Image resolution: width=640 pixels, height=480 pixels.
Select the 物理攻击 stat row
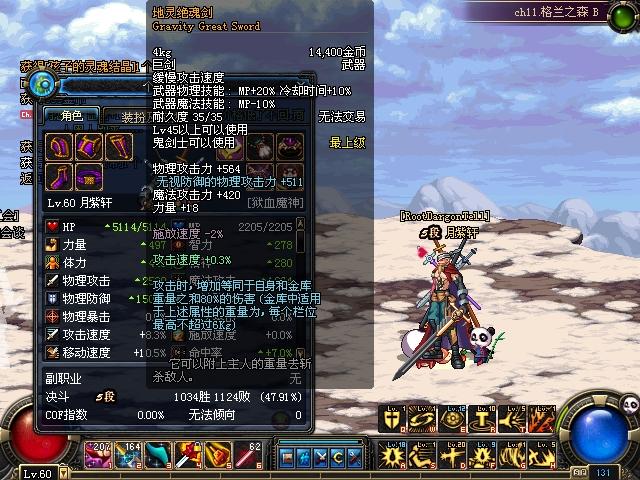click(85, 281)
